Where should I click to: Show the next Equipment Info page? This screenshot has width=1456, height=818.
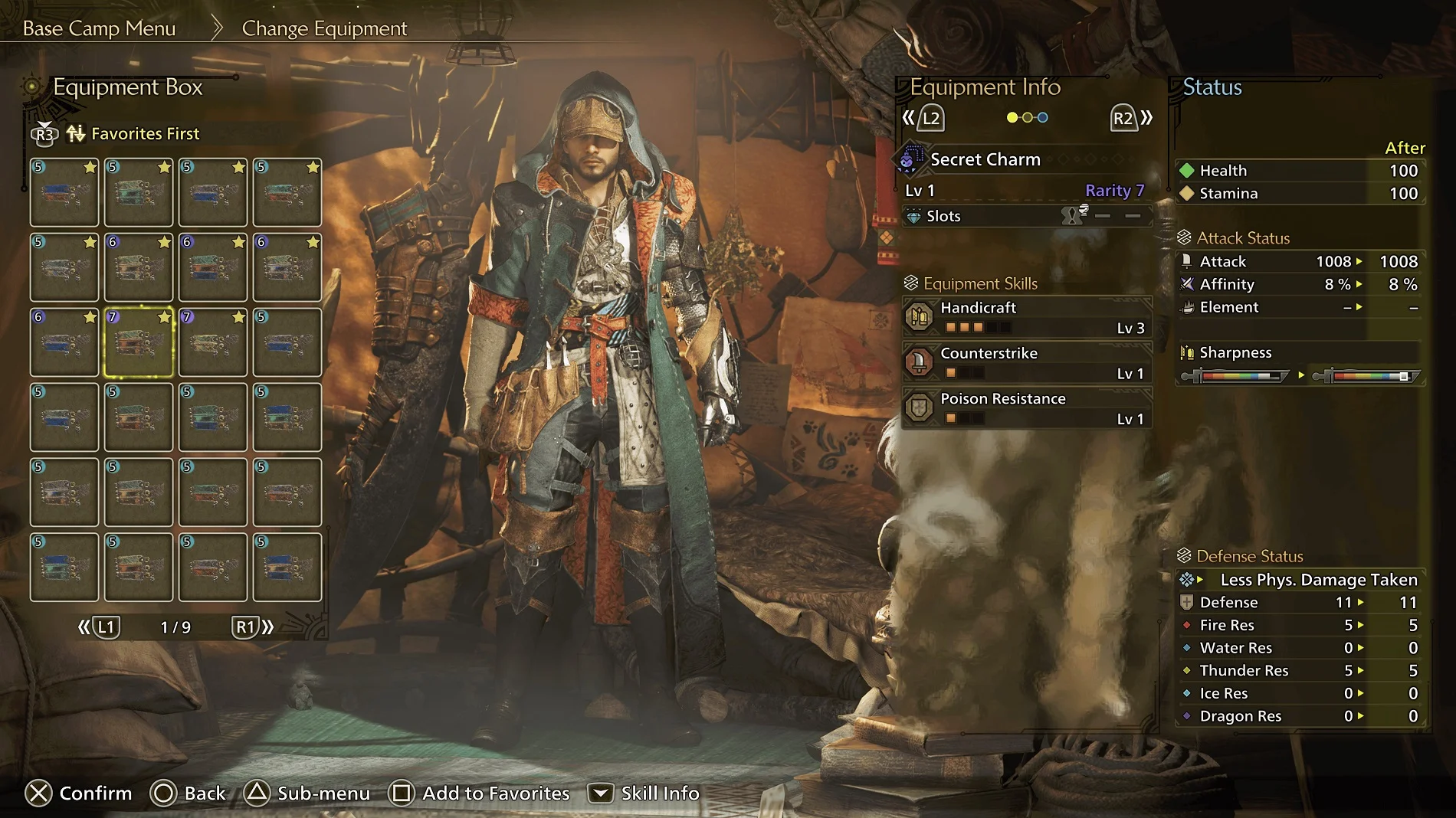point(1131,118)
